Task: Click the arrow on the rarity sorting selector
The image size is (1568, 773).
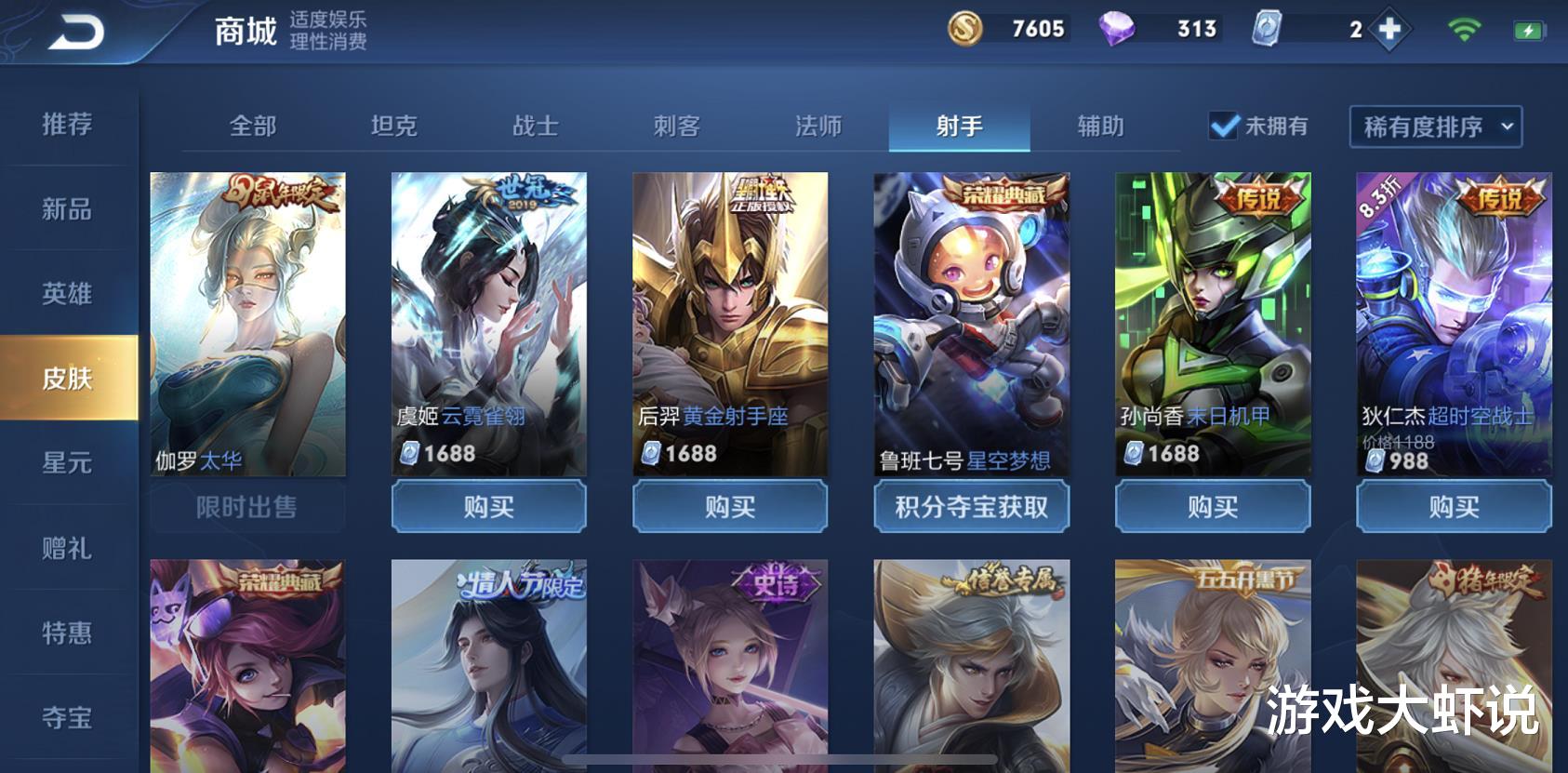Action: 1505,128
